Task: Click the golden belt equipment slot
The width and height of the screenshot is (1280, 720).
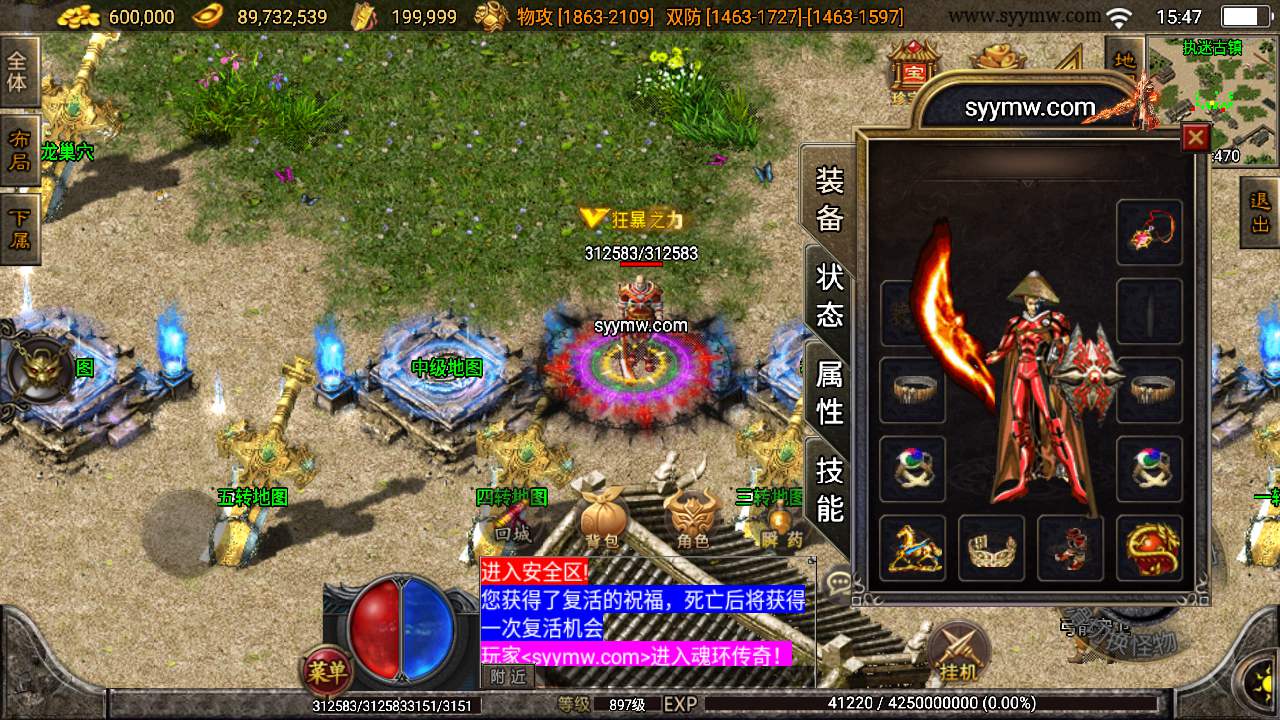Action: point(991,548)
